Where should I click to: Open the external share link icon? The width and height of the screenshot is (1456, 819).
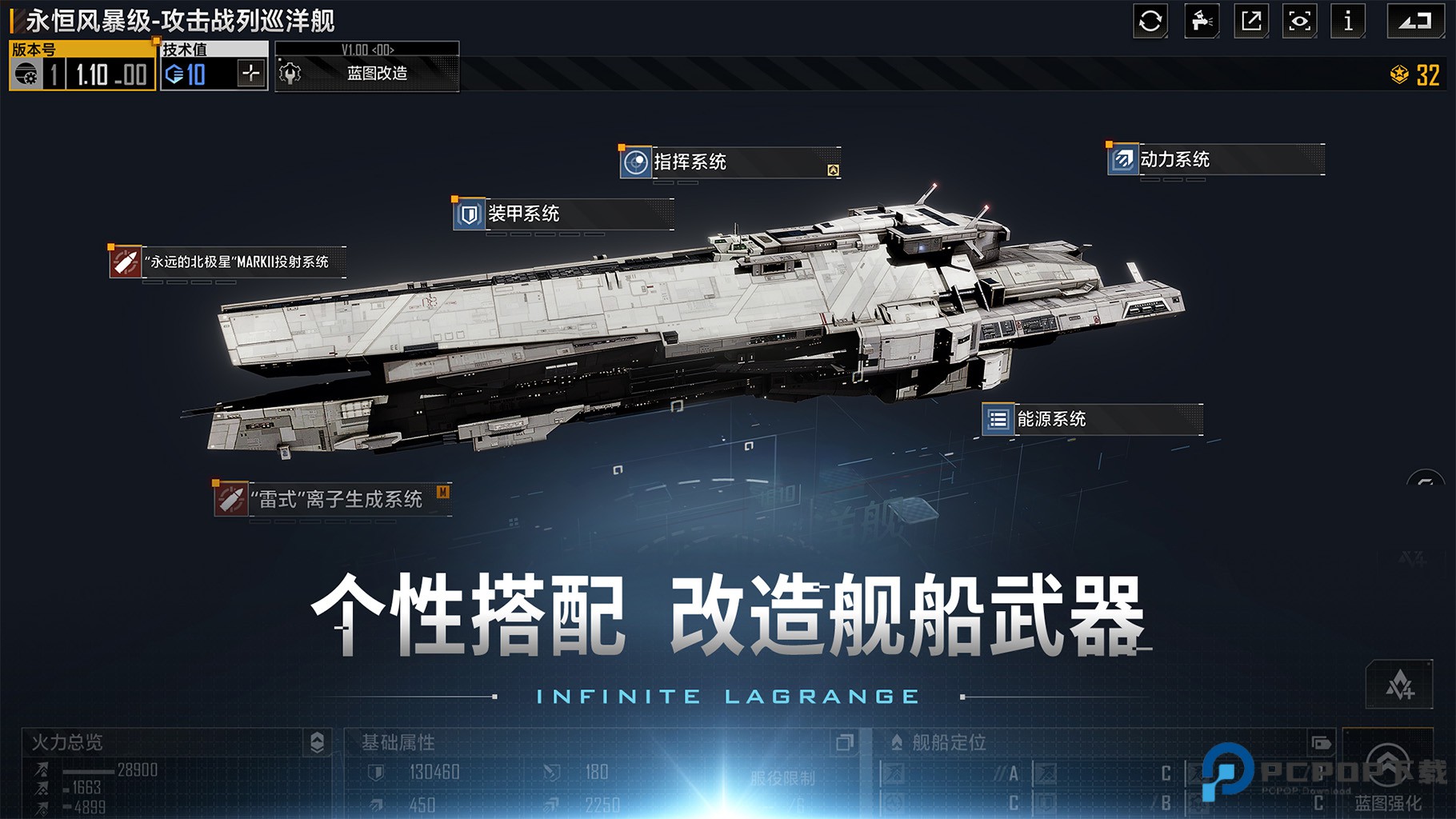pyautogui.click(x=1250, y=22)
